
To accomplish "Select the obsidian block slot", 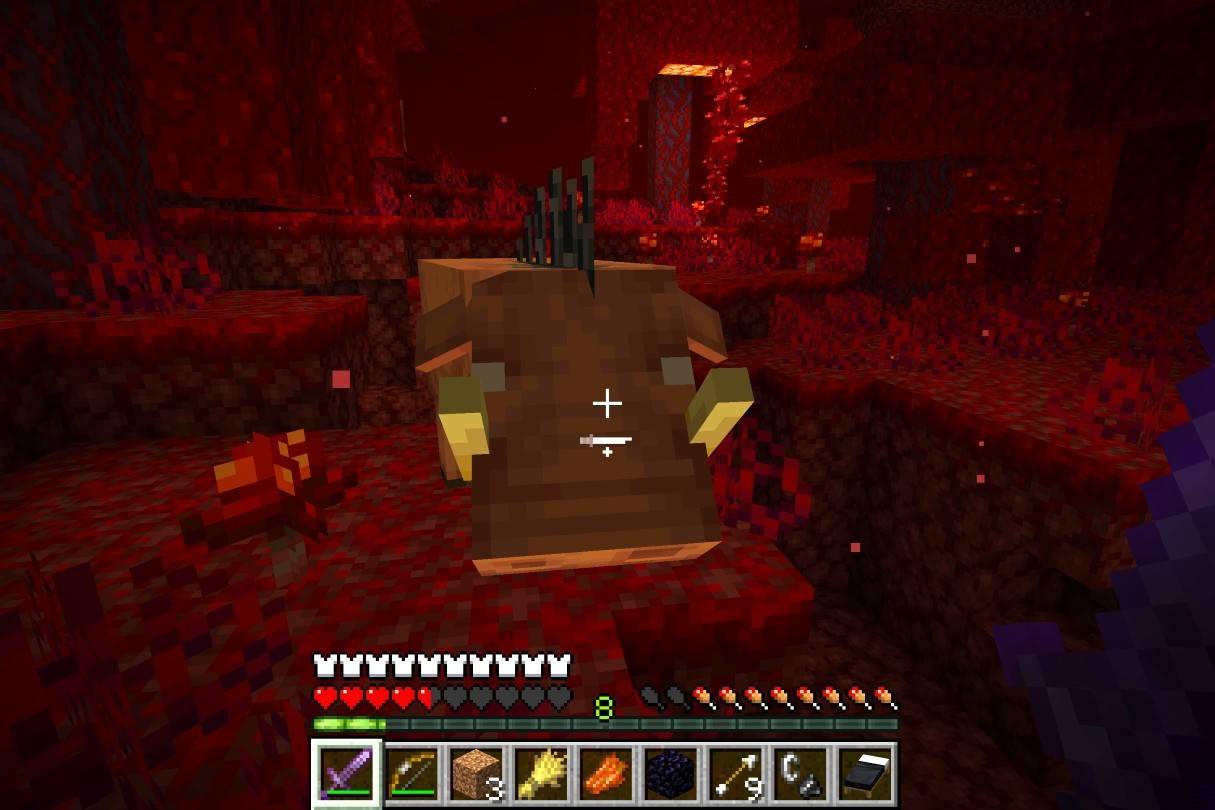I will point(671,773).
